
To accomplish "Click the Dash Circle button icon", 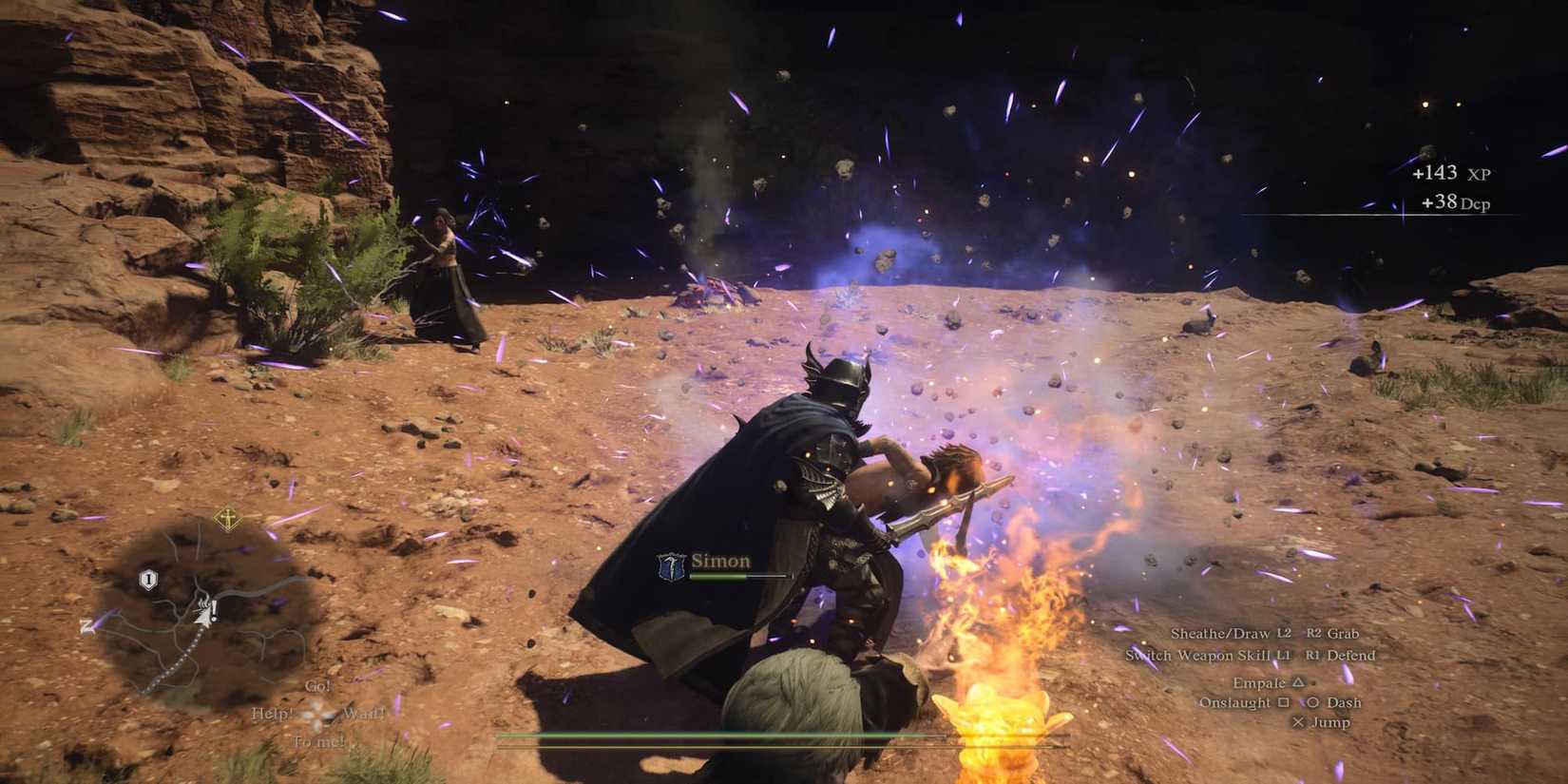I will 1314,702.
